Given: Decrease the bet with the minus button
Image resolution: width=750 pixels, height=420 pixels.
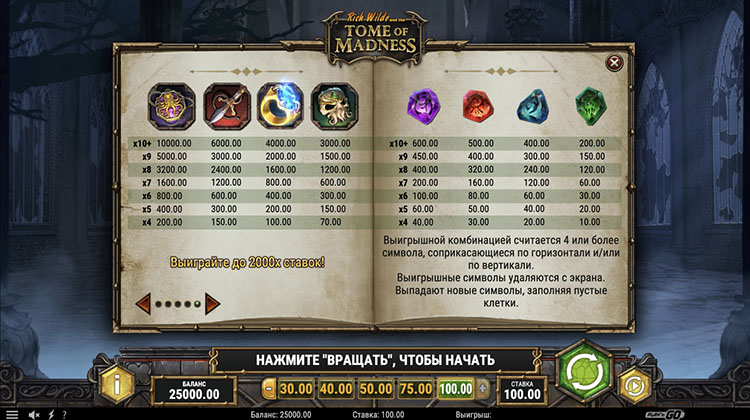Looking at the screenshot, I should click(x=268, y=388).
